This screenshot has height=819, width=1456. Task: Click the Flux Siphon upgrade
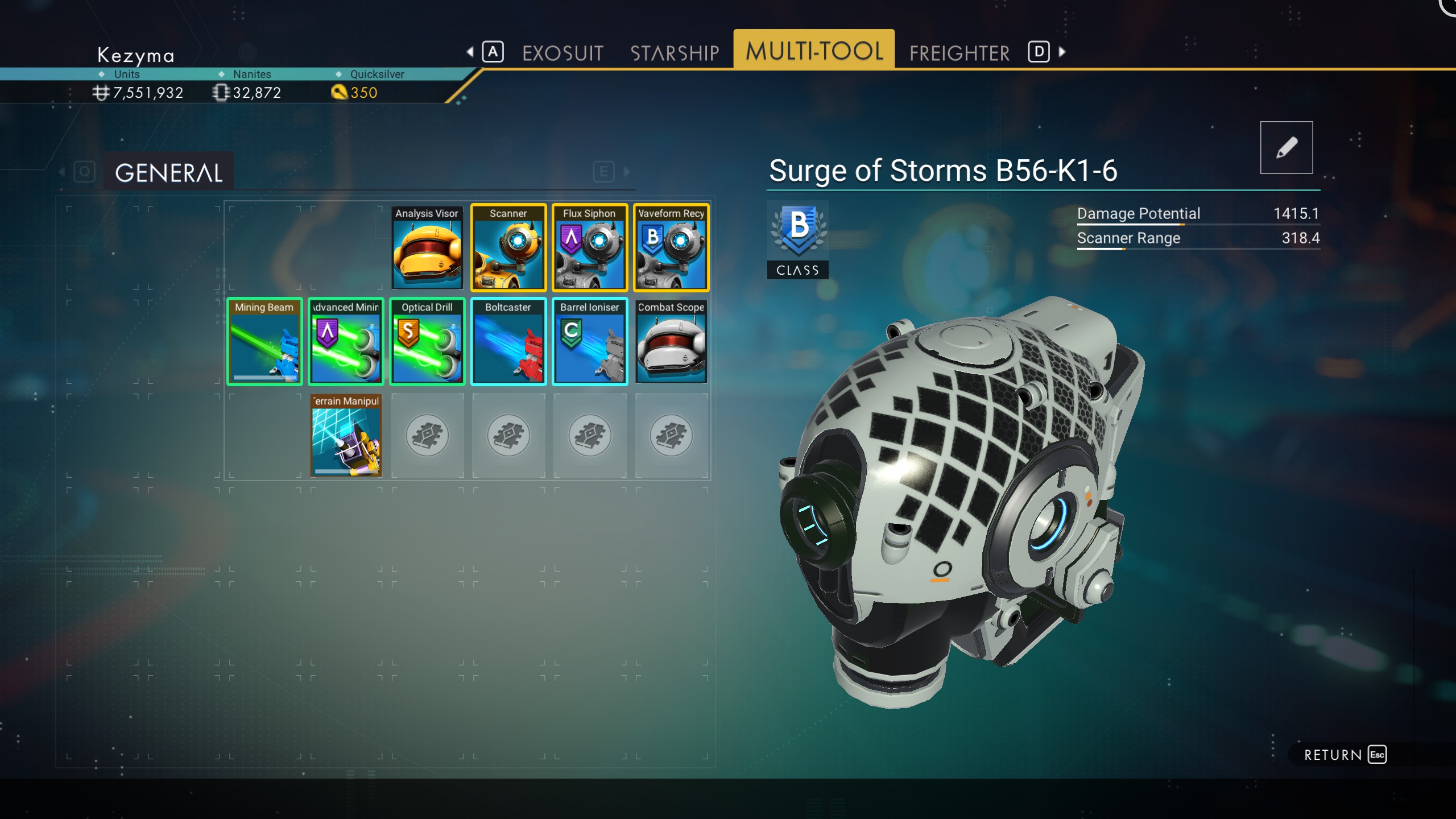point(590,247)
